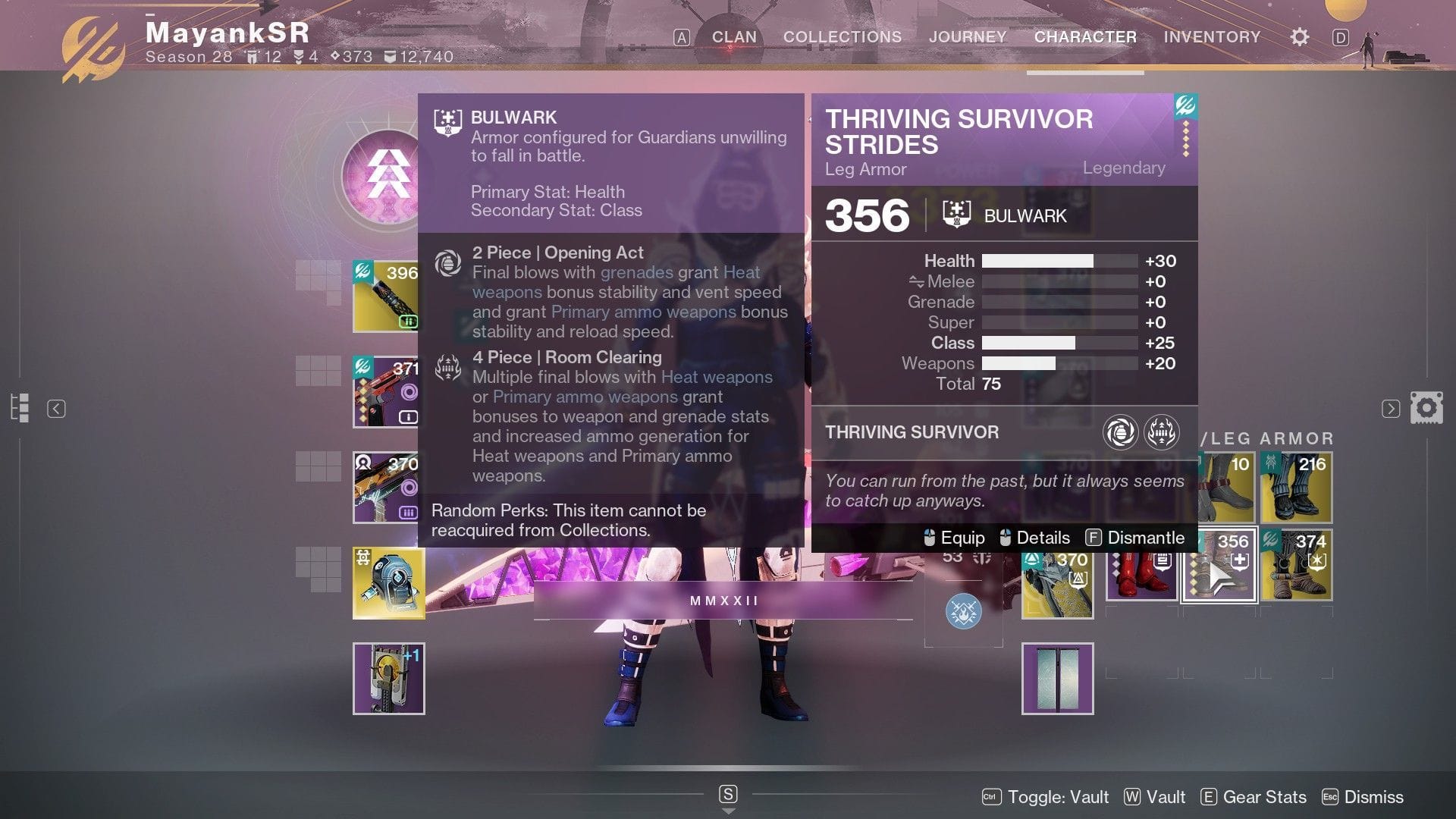This screenshot has height=819, width=1456.
Task: Expand the right chevron arrow panel
Action: pyautogui.click(x=1390, y=408)
